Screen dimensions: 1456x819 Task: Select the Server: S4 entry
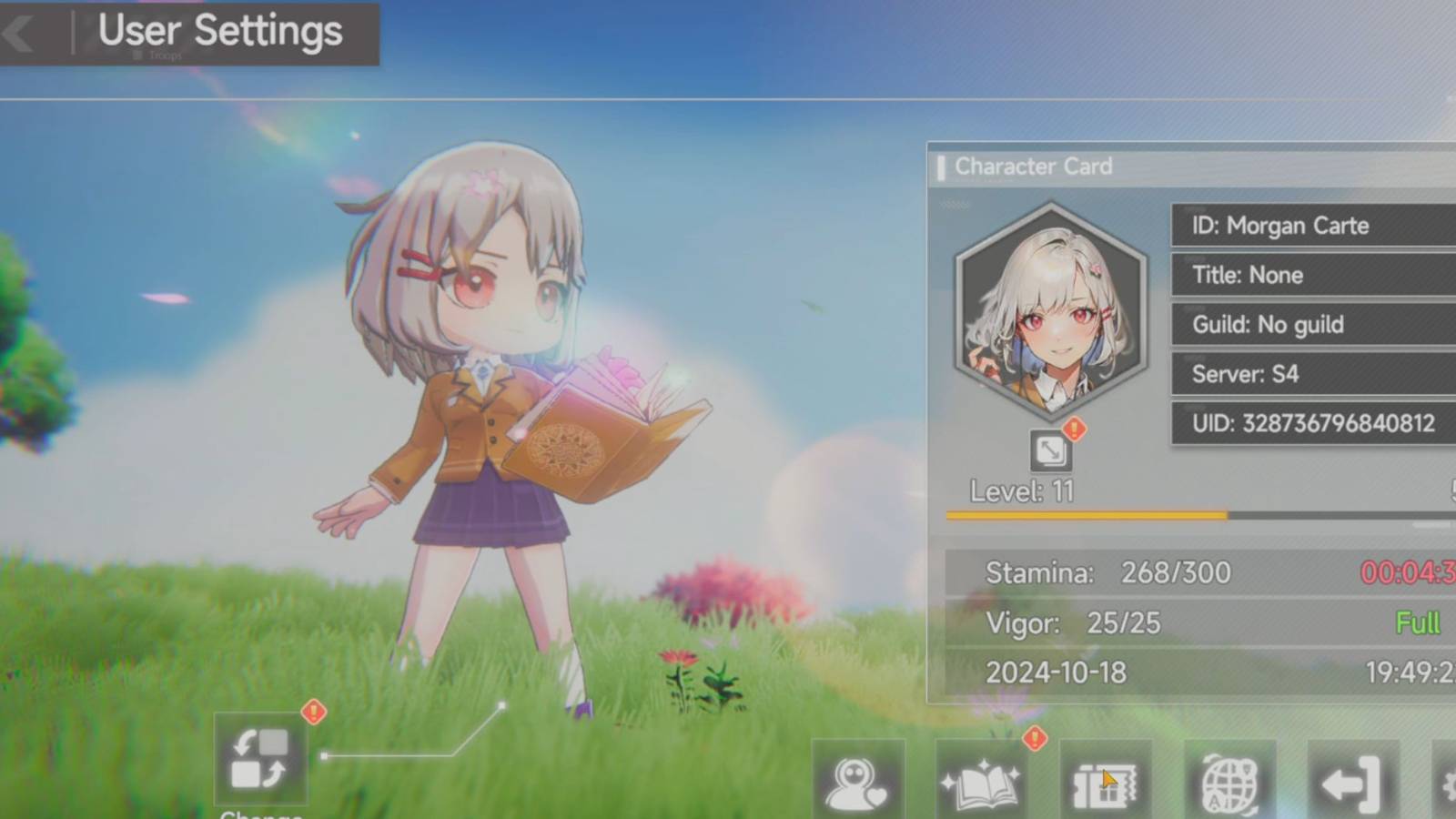coord(1310,374)
